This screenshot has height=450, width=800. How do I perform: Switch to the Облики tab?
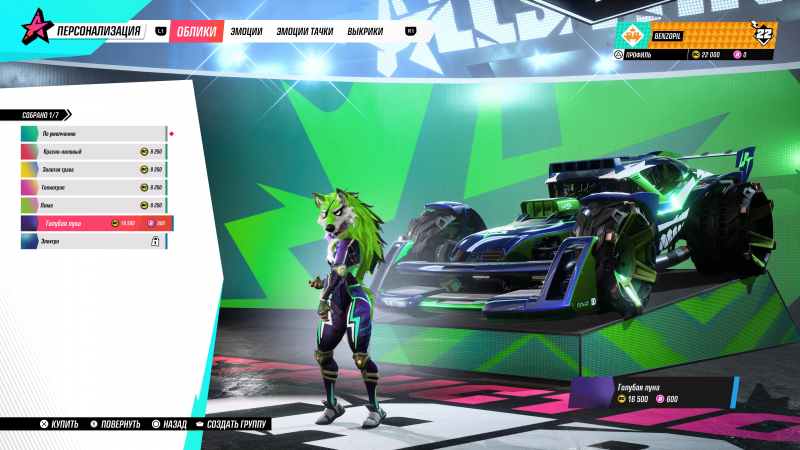tap(195, 32)
